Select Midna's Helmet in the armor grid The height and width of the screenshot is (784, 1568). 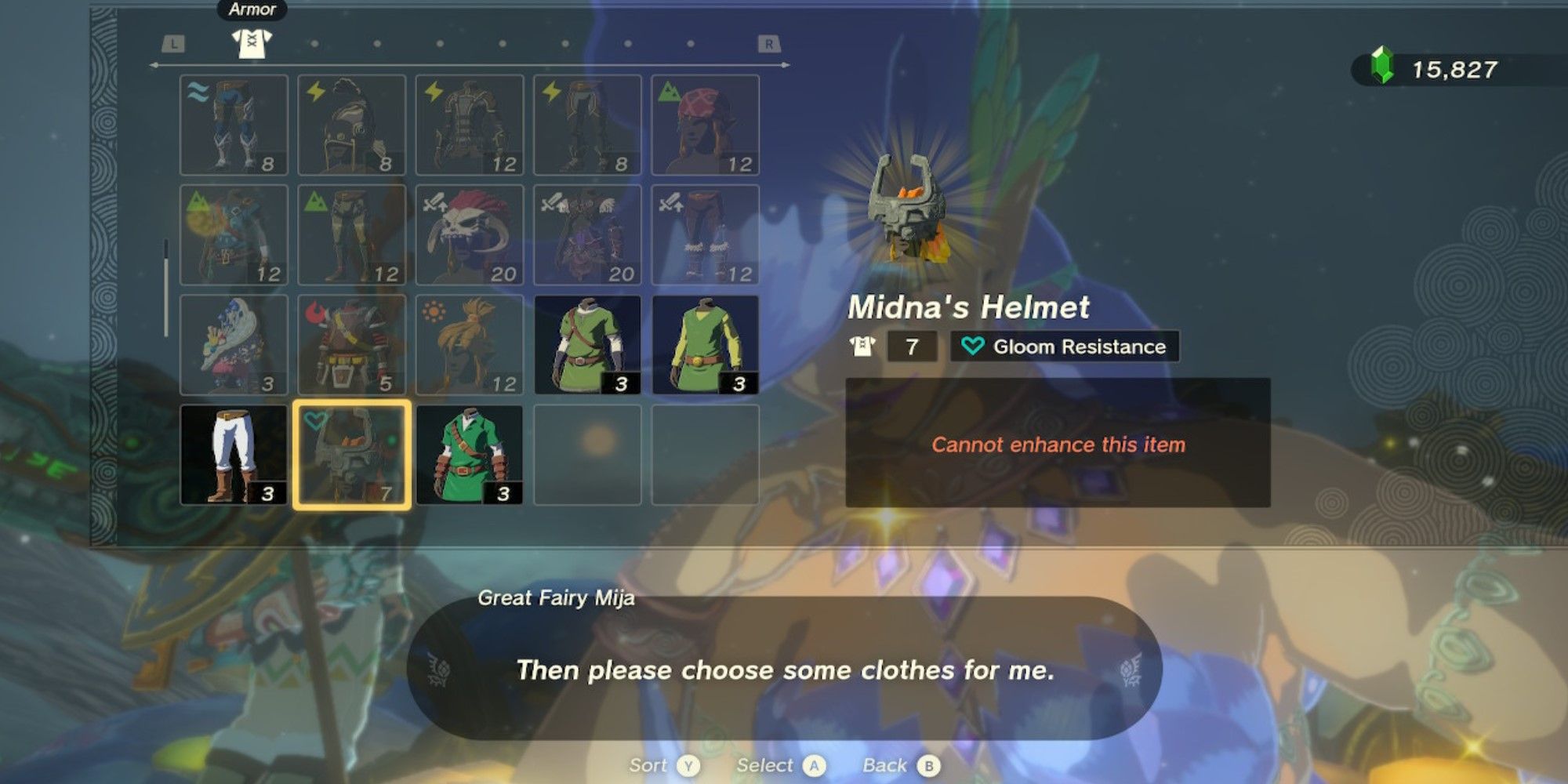(x=351, y=455)
